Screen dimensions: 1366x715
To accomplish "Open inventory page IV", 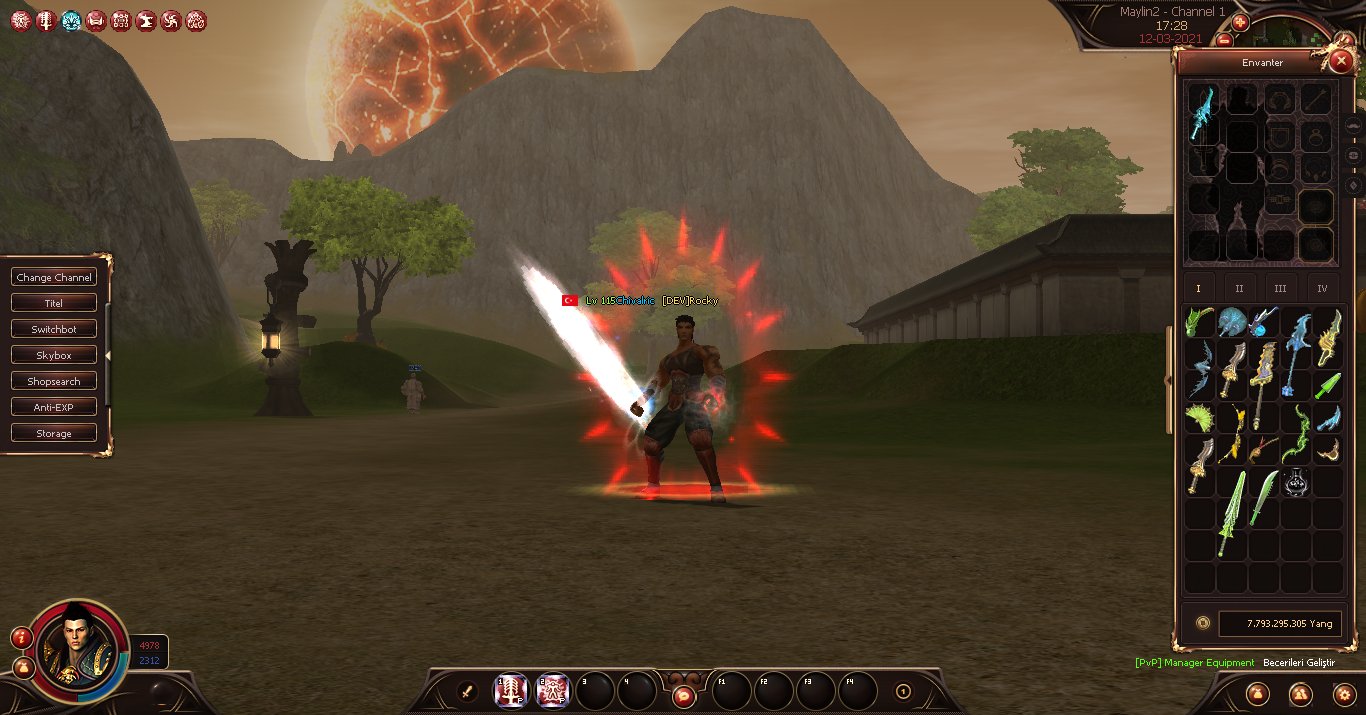I will point(1322,288).
